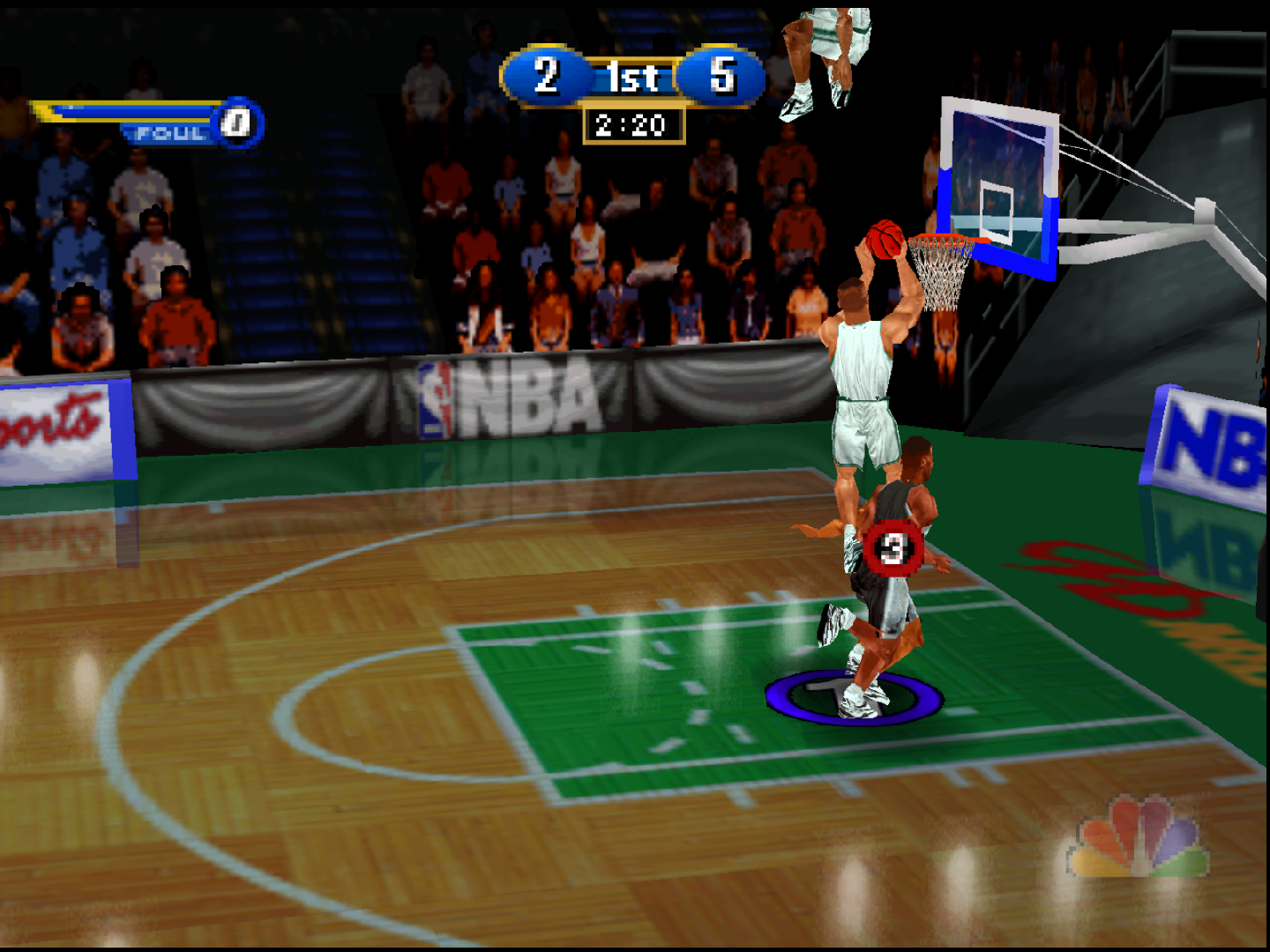
Task: Click the basketball held by the shooter
Action: [884, 237]
